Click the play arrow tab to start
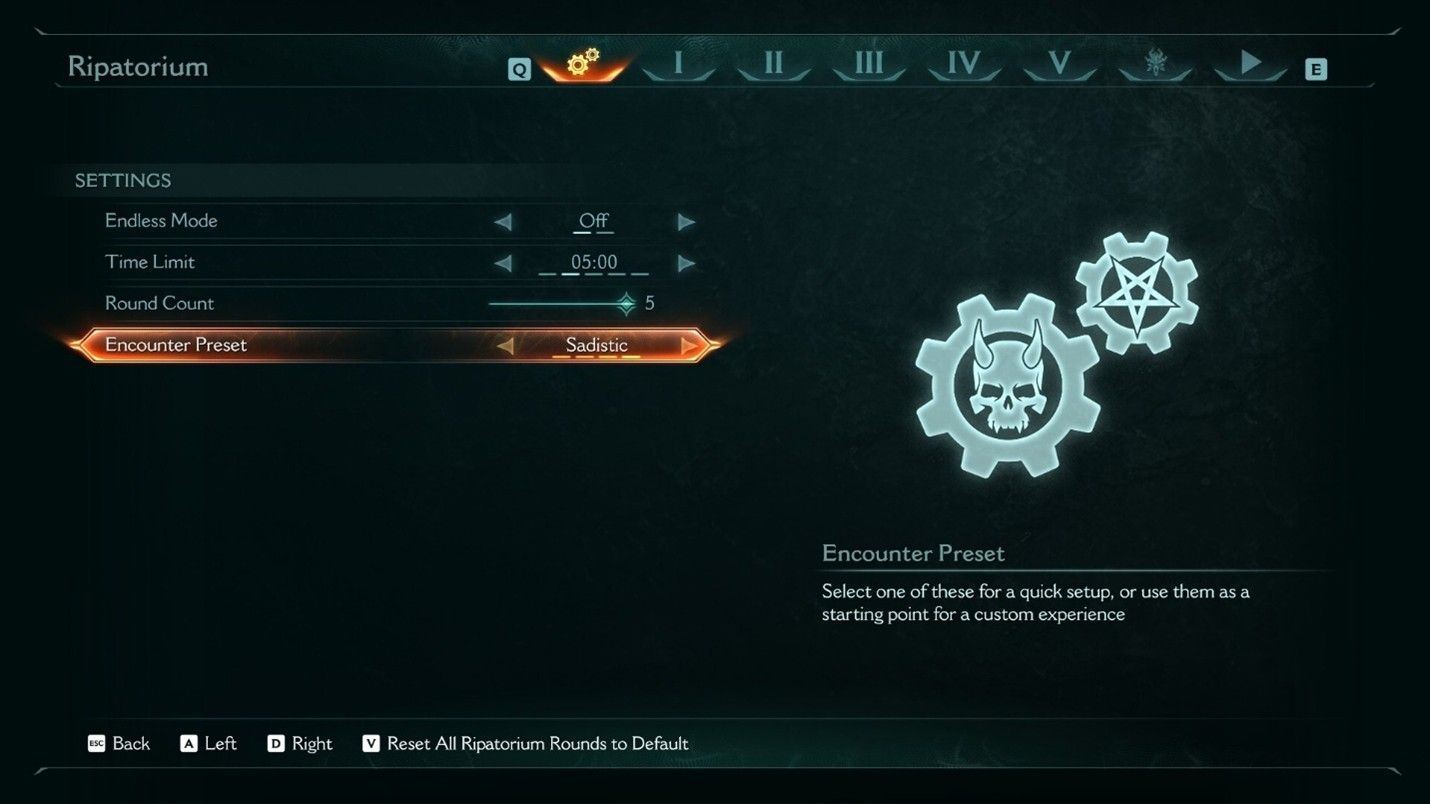 coord(1249,63)
